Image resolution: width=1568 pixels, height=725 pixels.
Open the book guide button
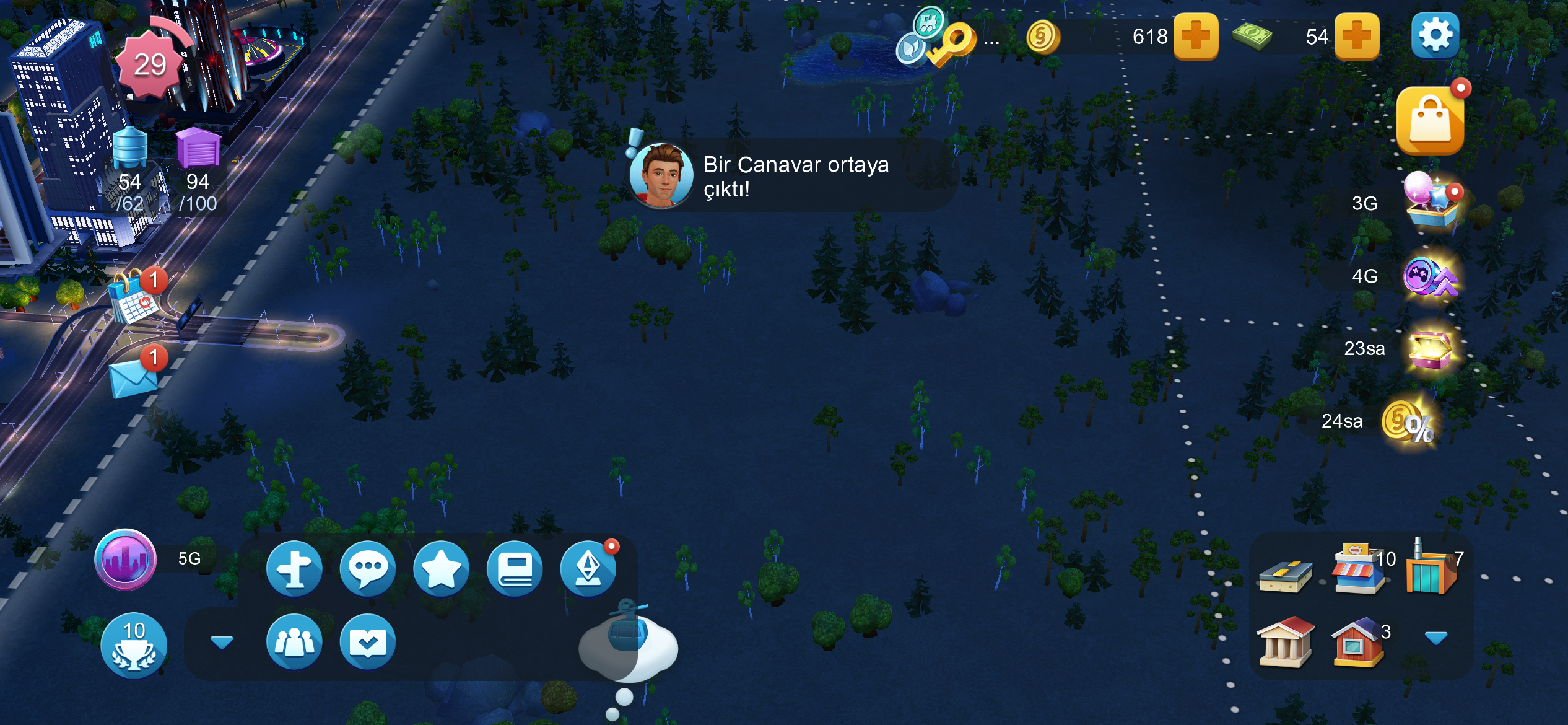[x=515, y=568]
